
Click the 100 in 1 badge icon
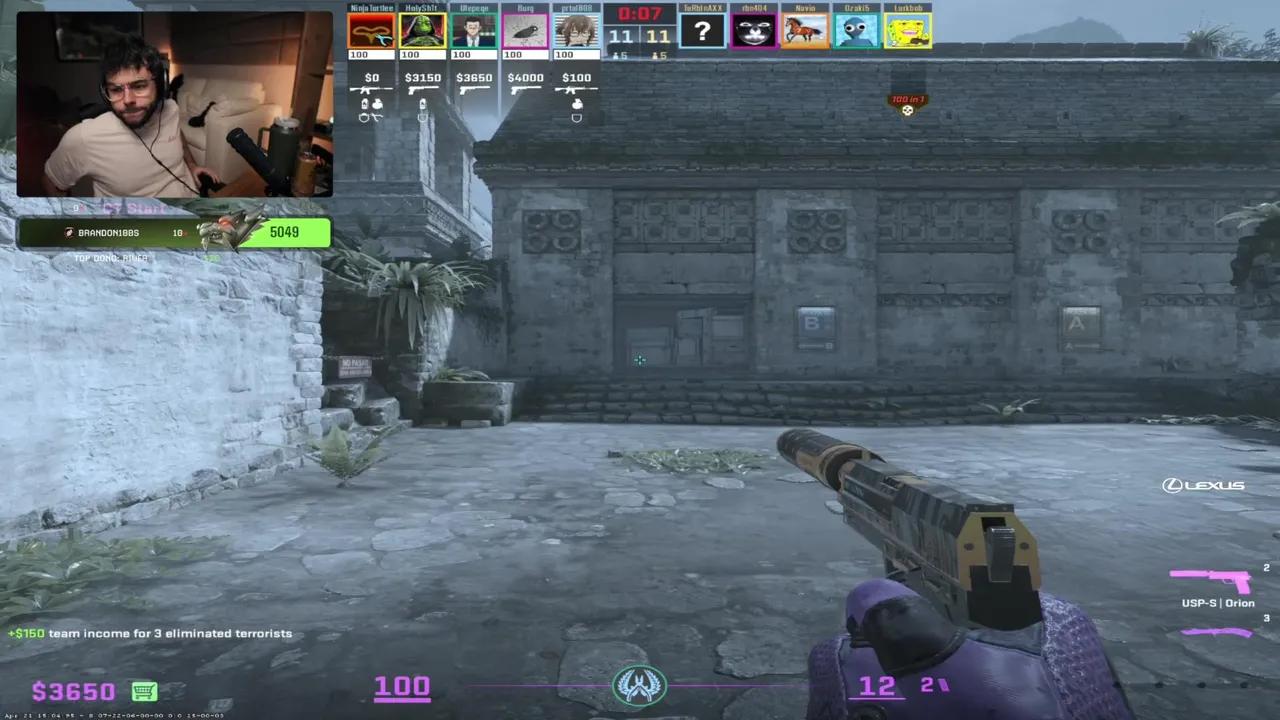(907, 104)
